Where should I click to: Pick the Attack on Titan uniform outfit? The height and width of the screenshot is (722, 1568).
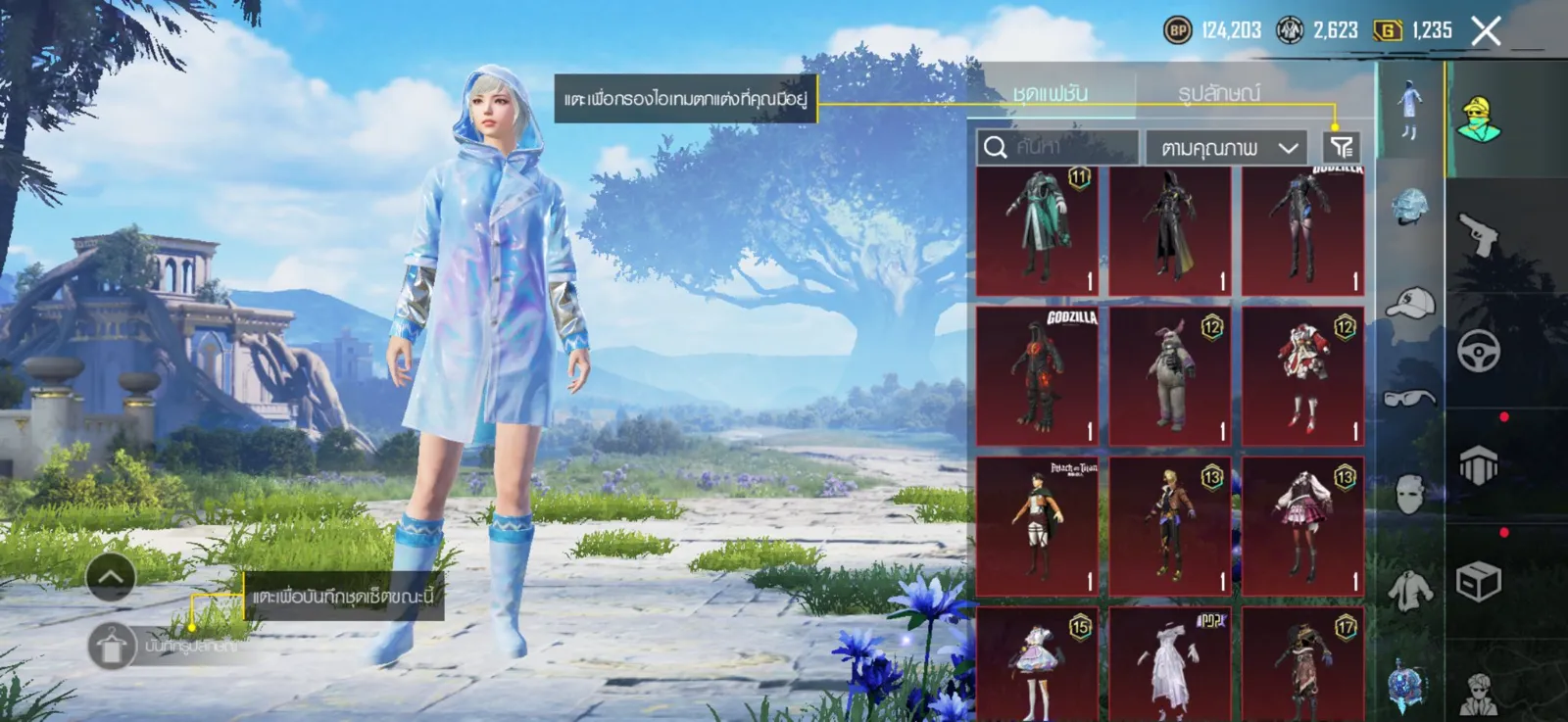(x=1037, y=526)
